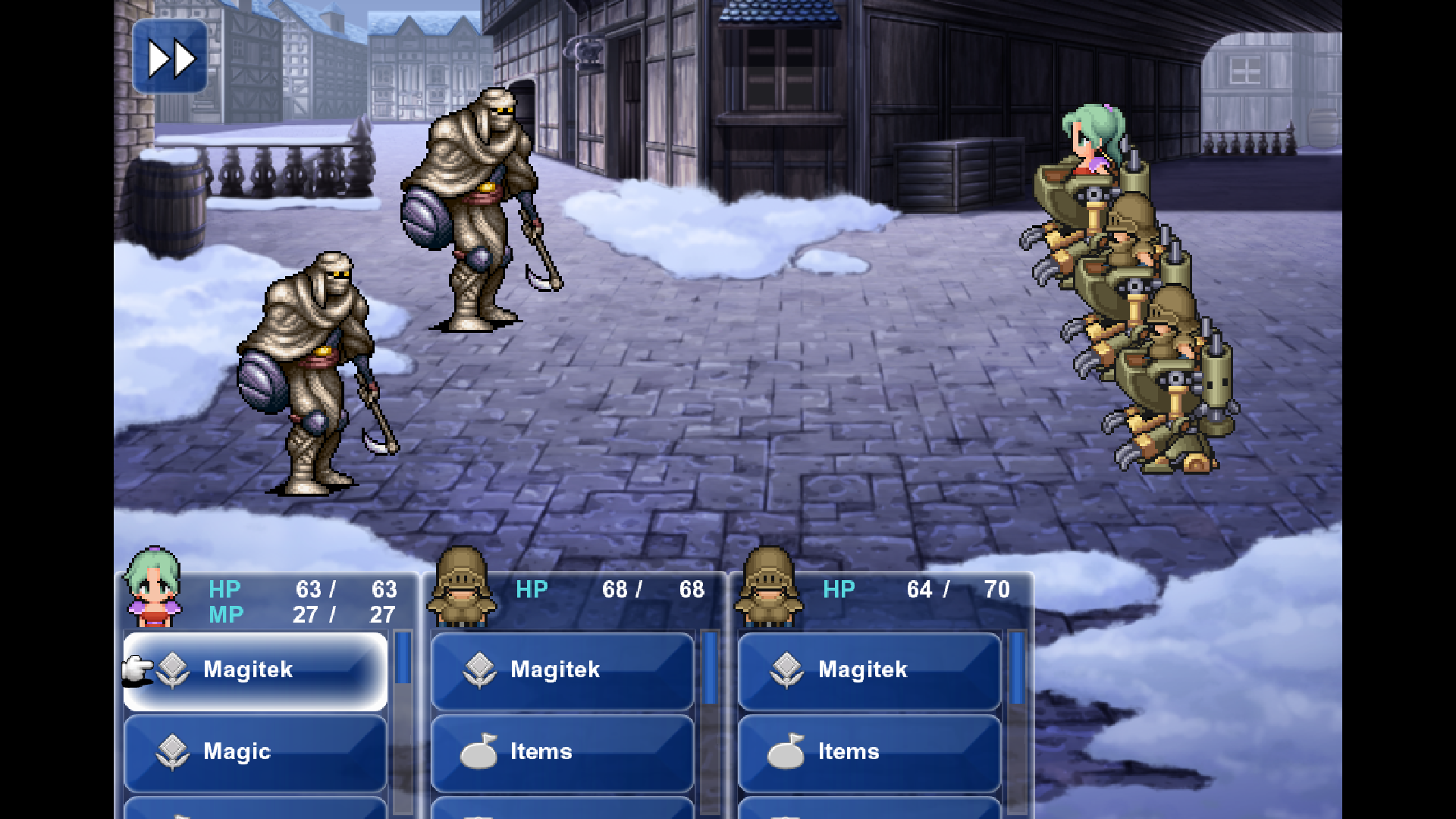Open the right soldier's Items command
The image size is (1456, 819).
click(x=870, y=752)
